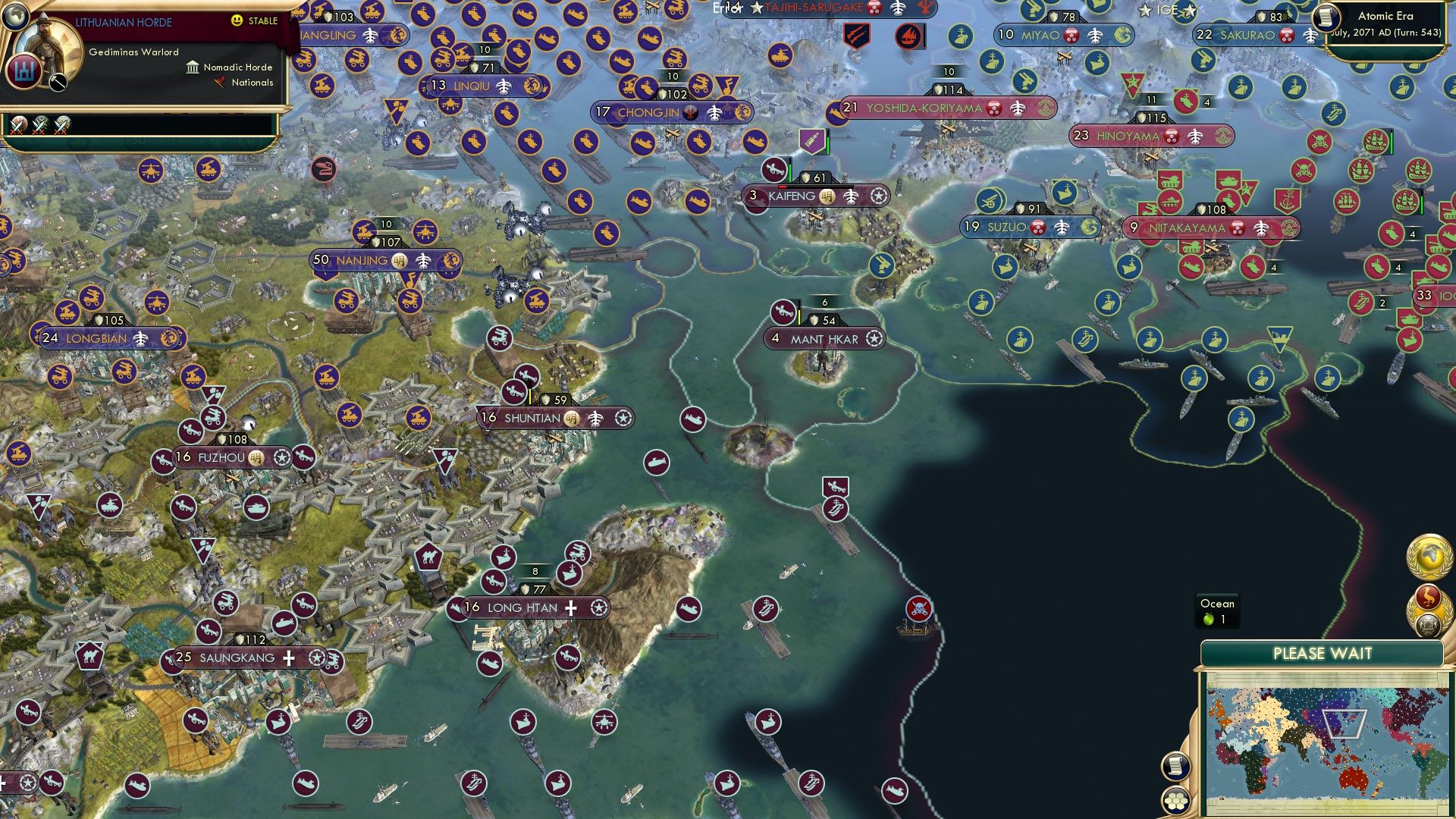Click the smiley STABLE happiness icon
Screen dimensions: 1456x819
[x=236, y=20]
